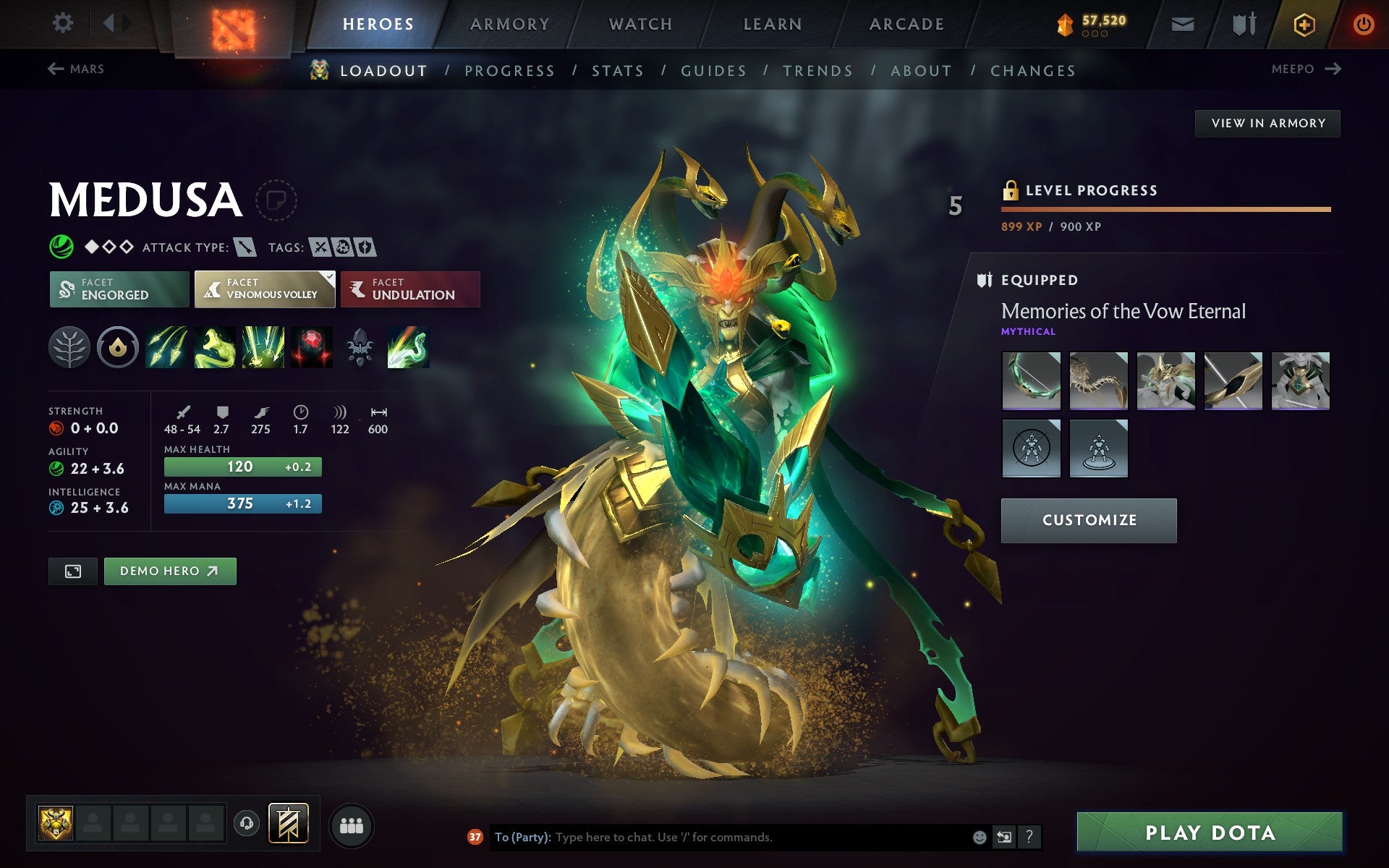The image size is (1389, 868).
Task: Select the Split Shot ability icon
Action: tap(166, 347)
